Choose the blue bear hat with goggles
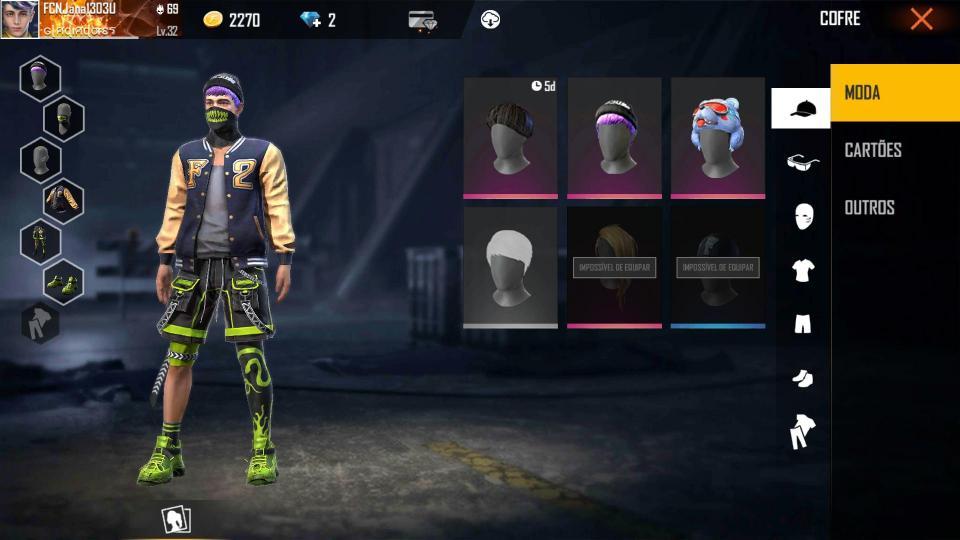This screenshot has width=960, height=540. click(x=717, y=137)
